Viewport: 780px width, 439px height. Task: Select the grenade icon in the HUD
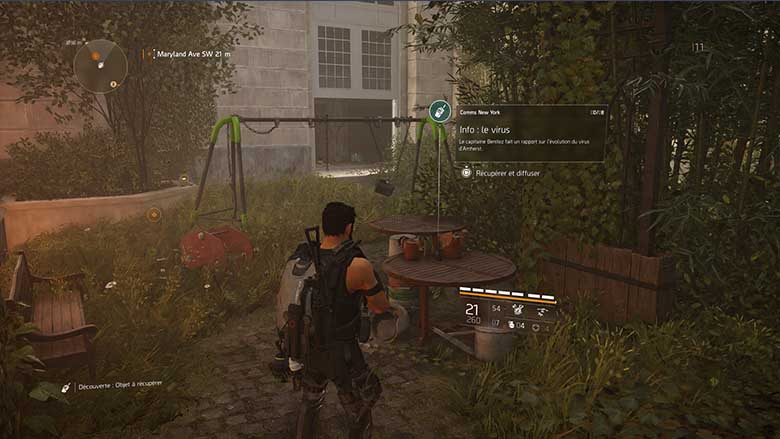click(x=512, y=325)
